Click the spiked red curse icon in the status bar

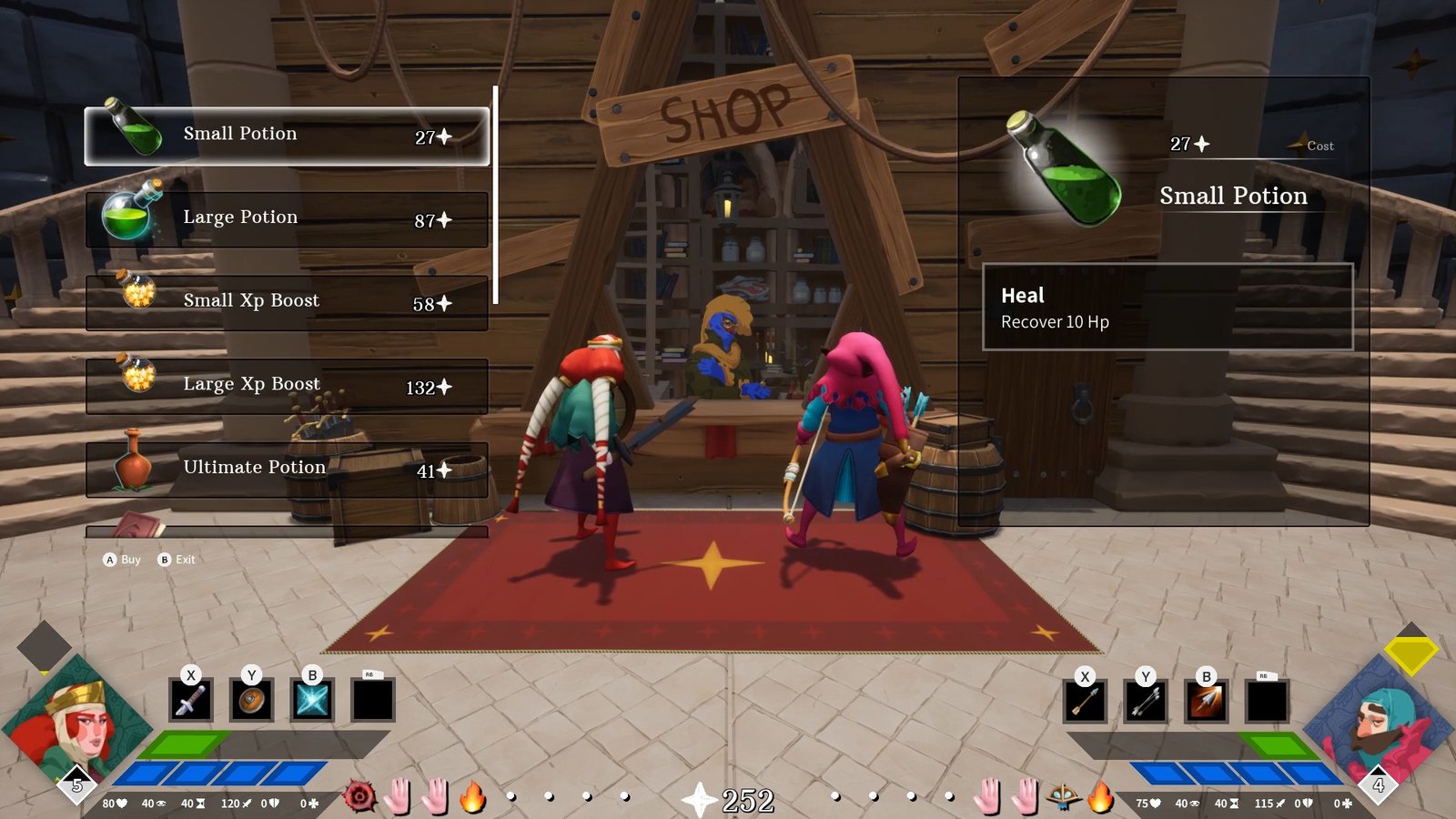point(360,794)
